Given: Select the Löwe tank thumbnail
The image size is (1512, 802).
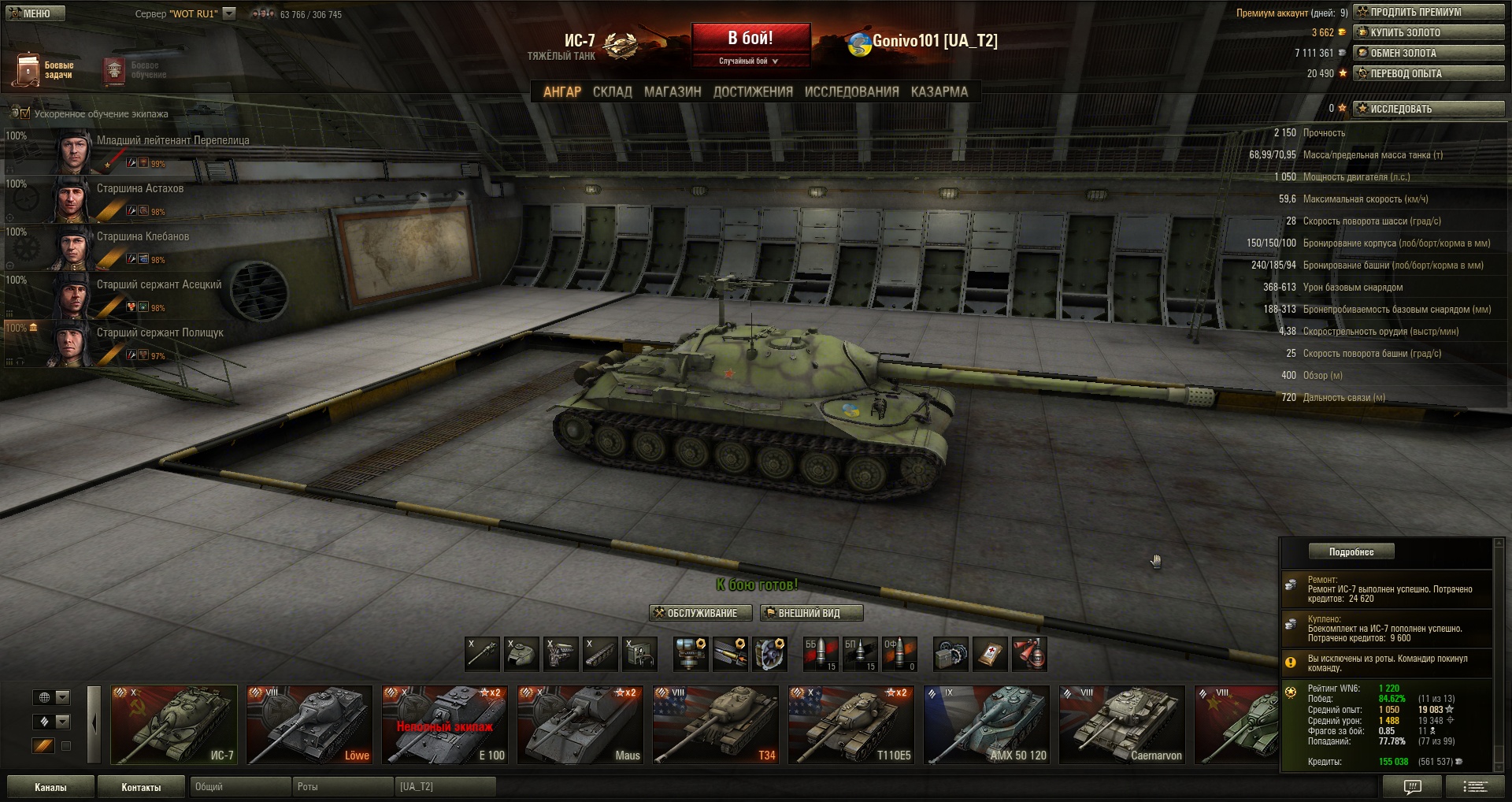Looking at the screenshot, I should click(309, 725).
